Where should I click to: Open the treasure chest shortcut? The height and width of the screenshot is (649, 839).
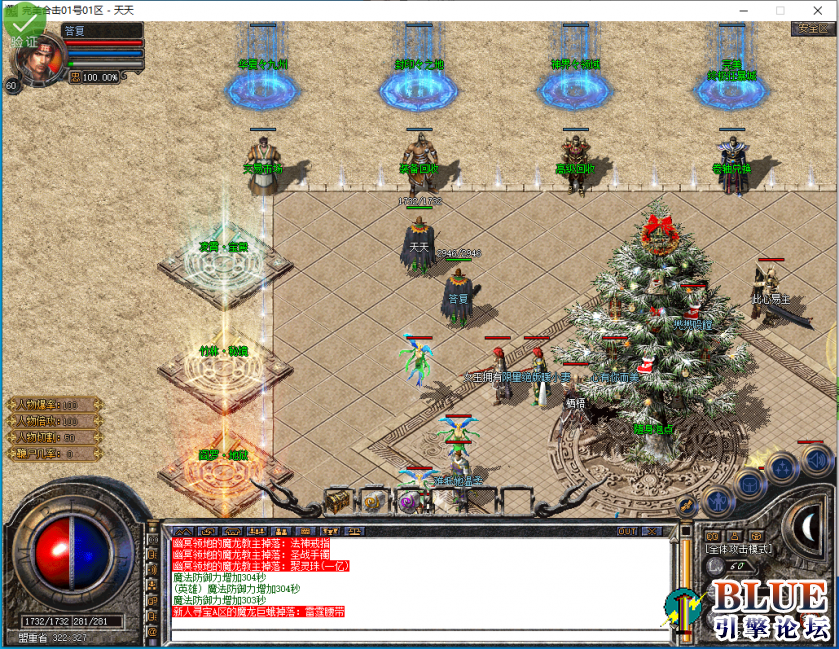338,499
